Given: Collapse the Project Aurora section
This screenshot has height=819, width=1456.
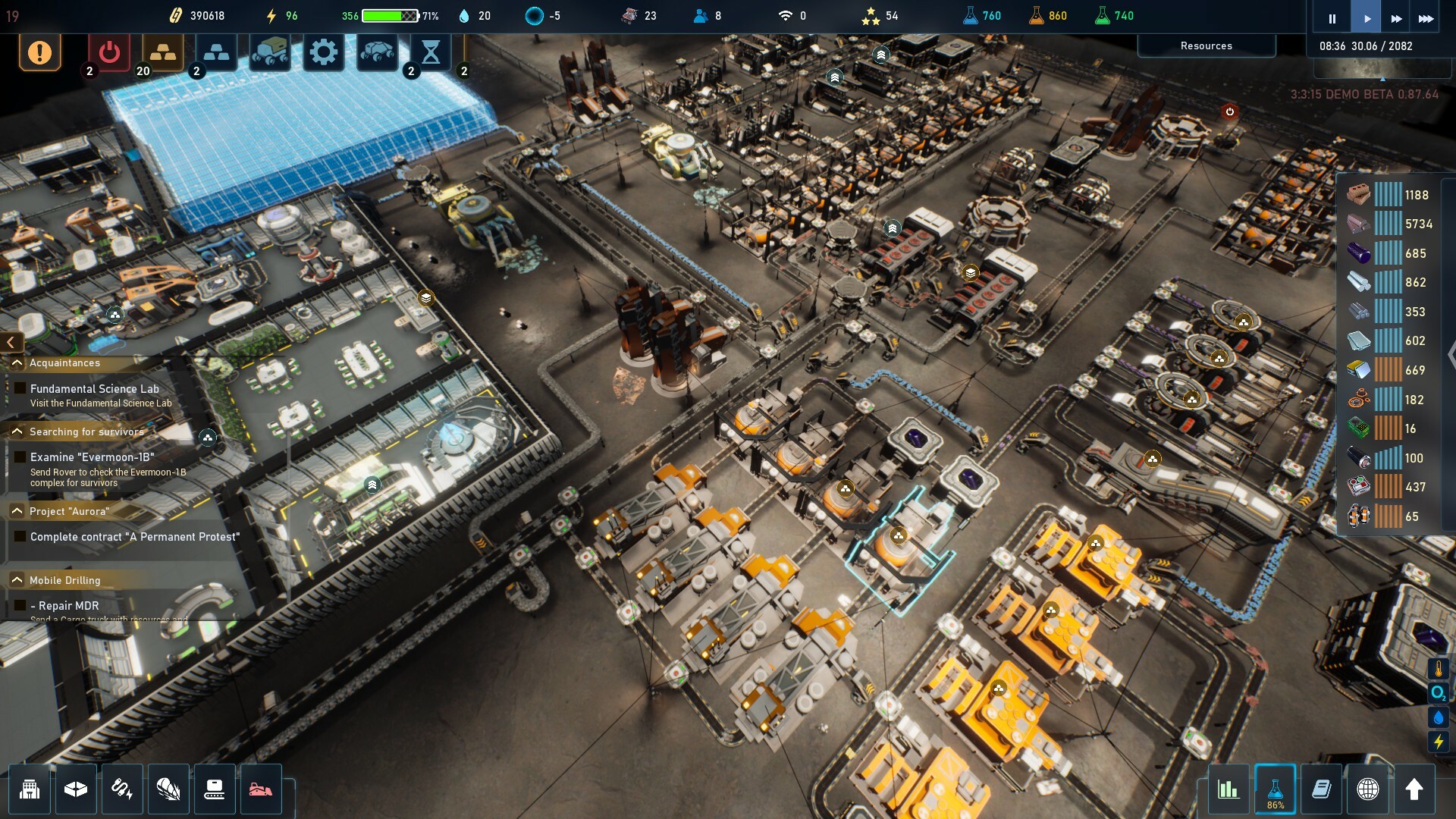Looking at the screenshot, I should click(17, 511).
